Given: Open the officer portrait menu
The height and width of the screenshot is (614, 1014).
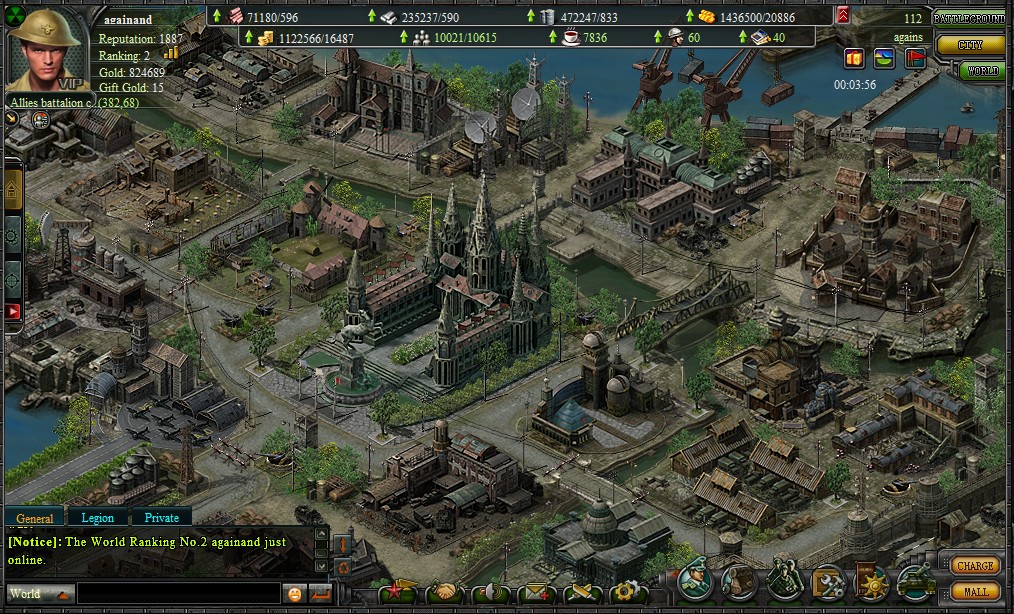Looking at the screenshot, I should click(x=695, y=580).
